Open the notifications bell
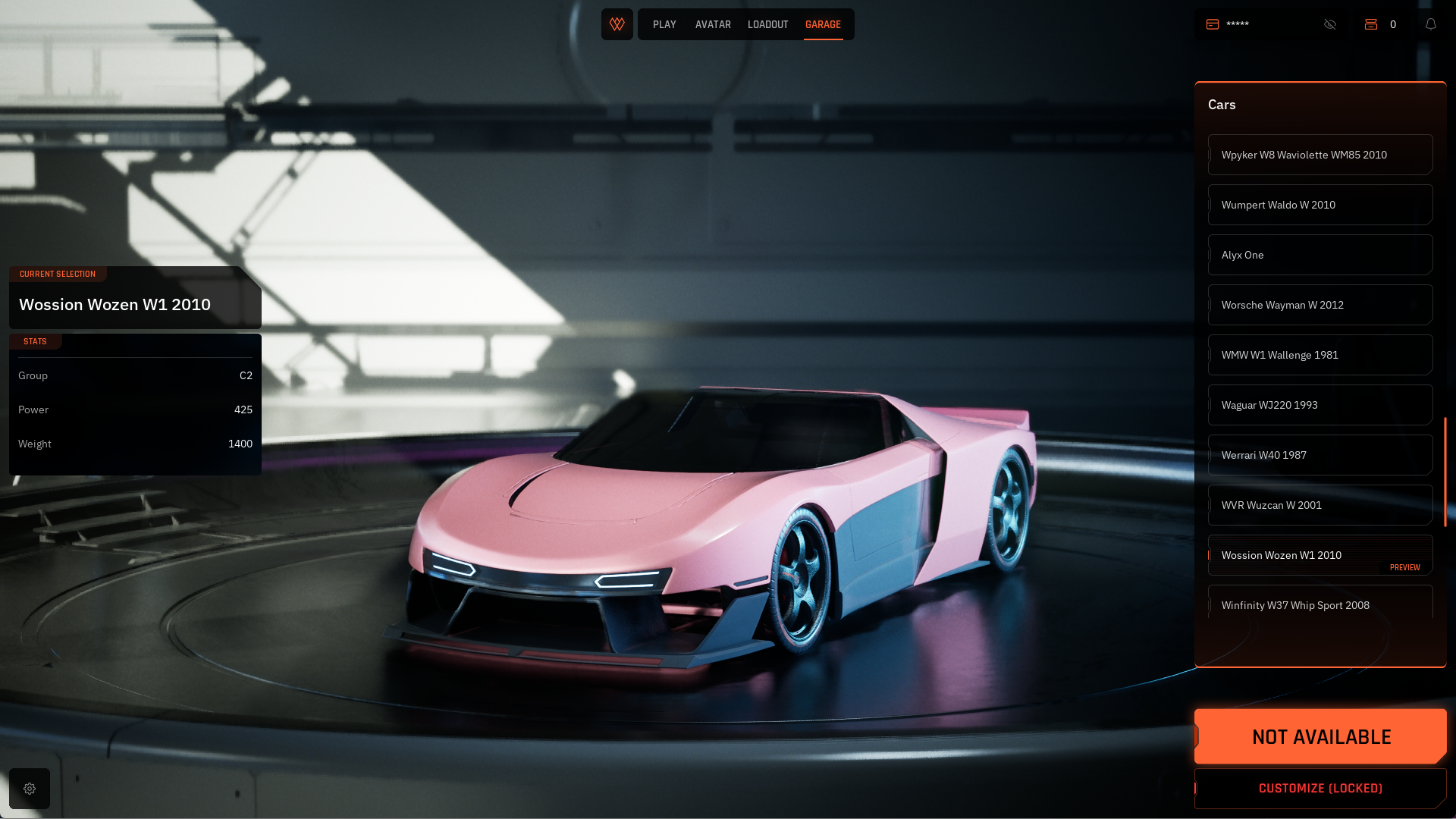The image size is (1456, 819). point(1431,24)
